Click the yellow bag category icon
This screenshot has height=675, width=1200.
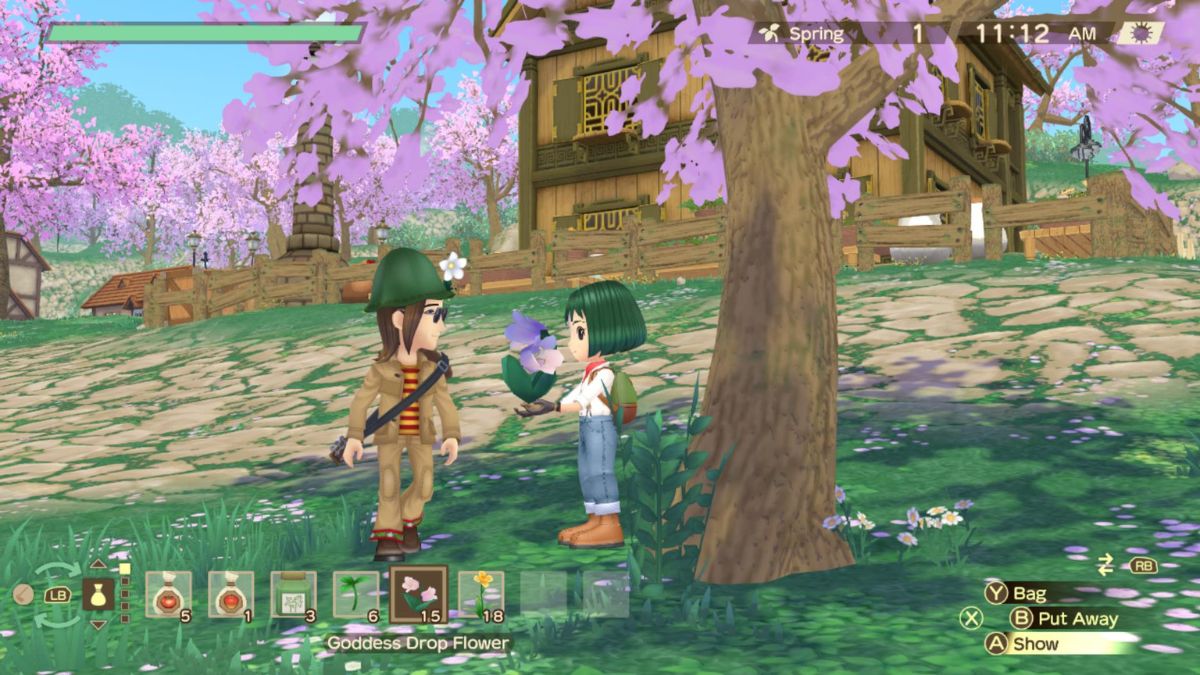pyautogui.click(x=98, y=595)
